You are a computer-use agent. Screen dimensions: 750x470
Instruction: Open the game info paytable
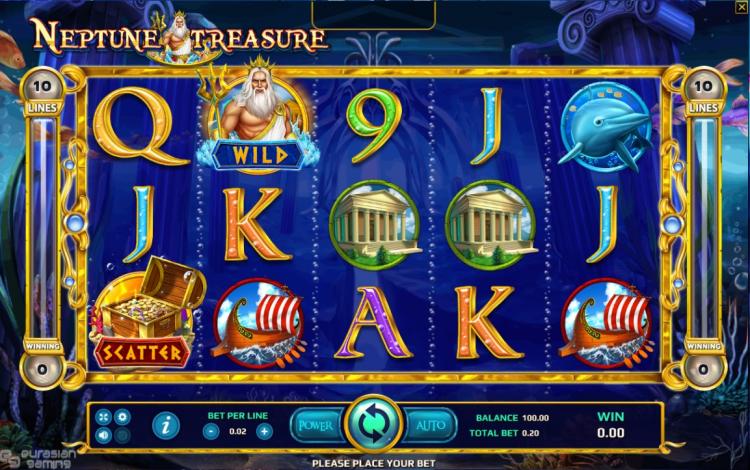point(166,425)
